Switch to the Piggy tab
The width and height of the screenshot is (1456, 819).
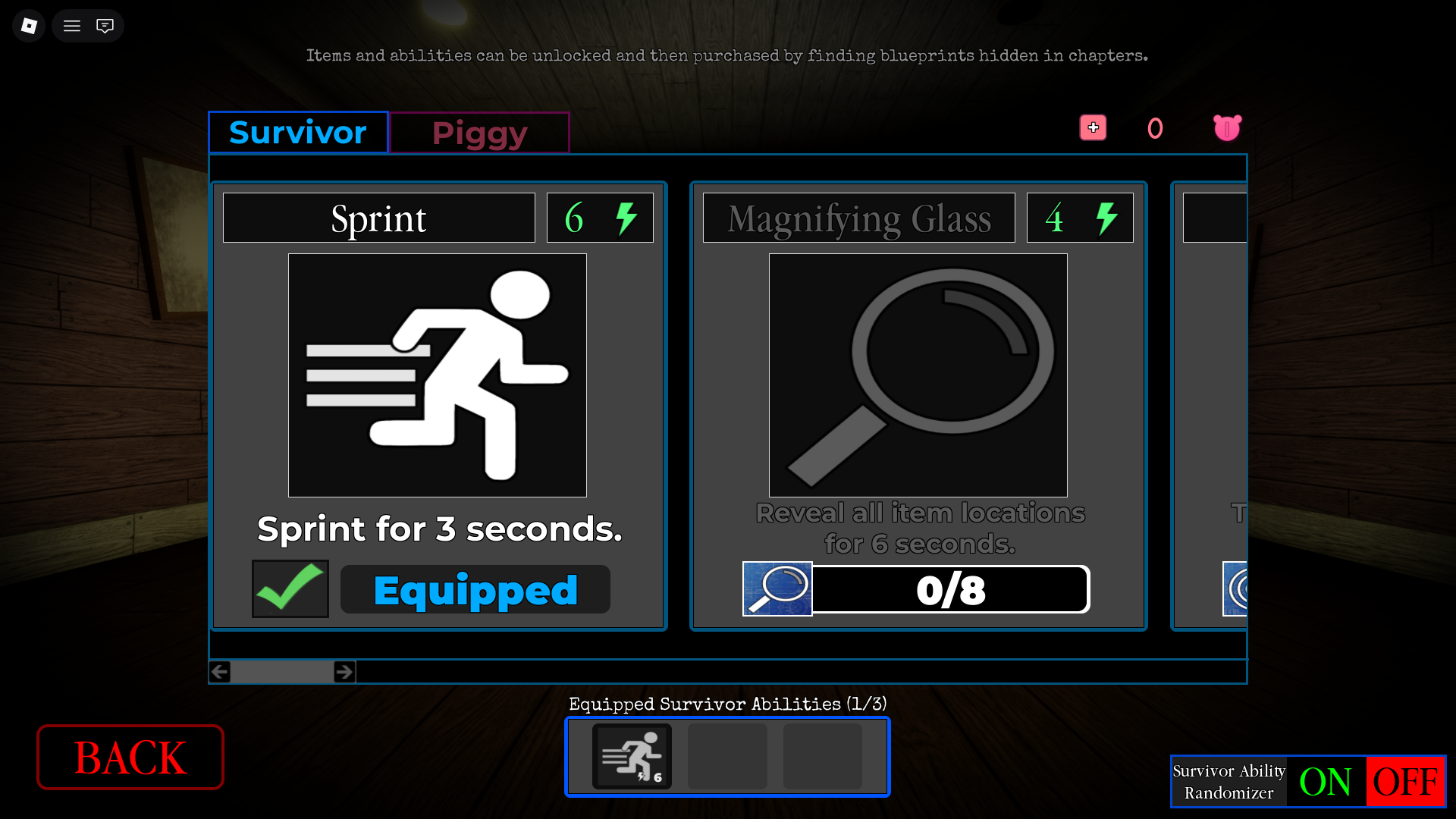point(479,132)
